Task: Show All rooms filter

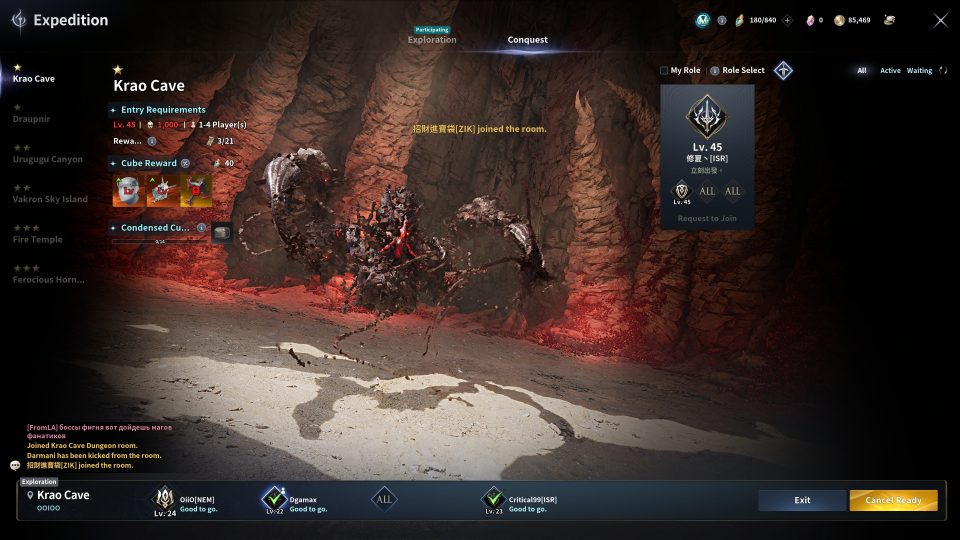Action: tap(862, 71)
